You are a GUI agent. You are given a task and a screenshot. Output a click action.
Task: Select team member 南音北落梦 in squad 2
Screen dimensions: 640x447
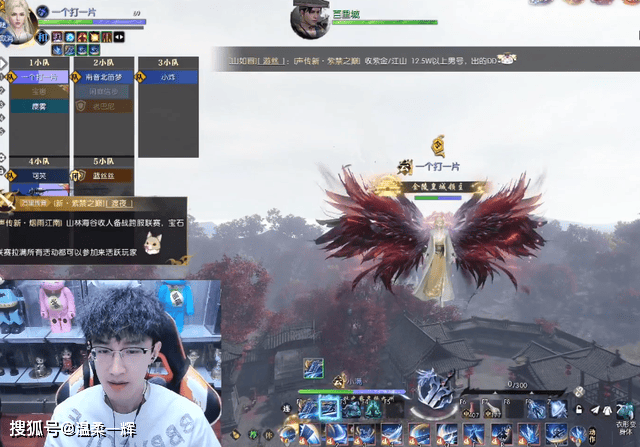[x=105, y=76]
